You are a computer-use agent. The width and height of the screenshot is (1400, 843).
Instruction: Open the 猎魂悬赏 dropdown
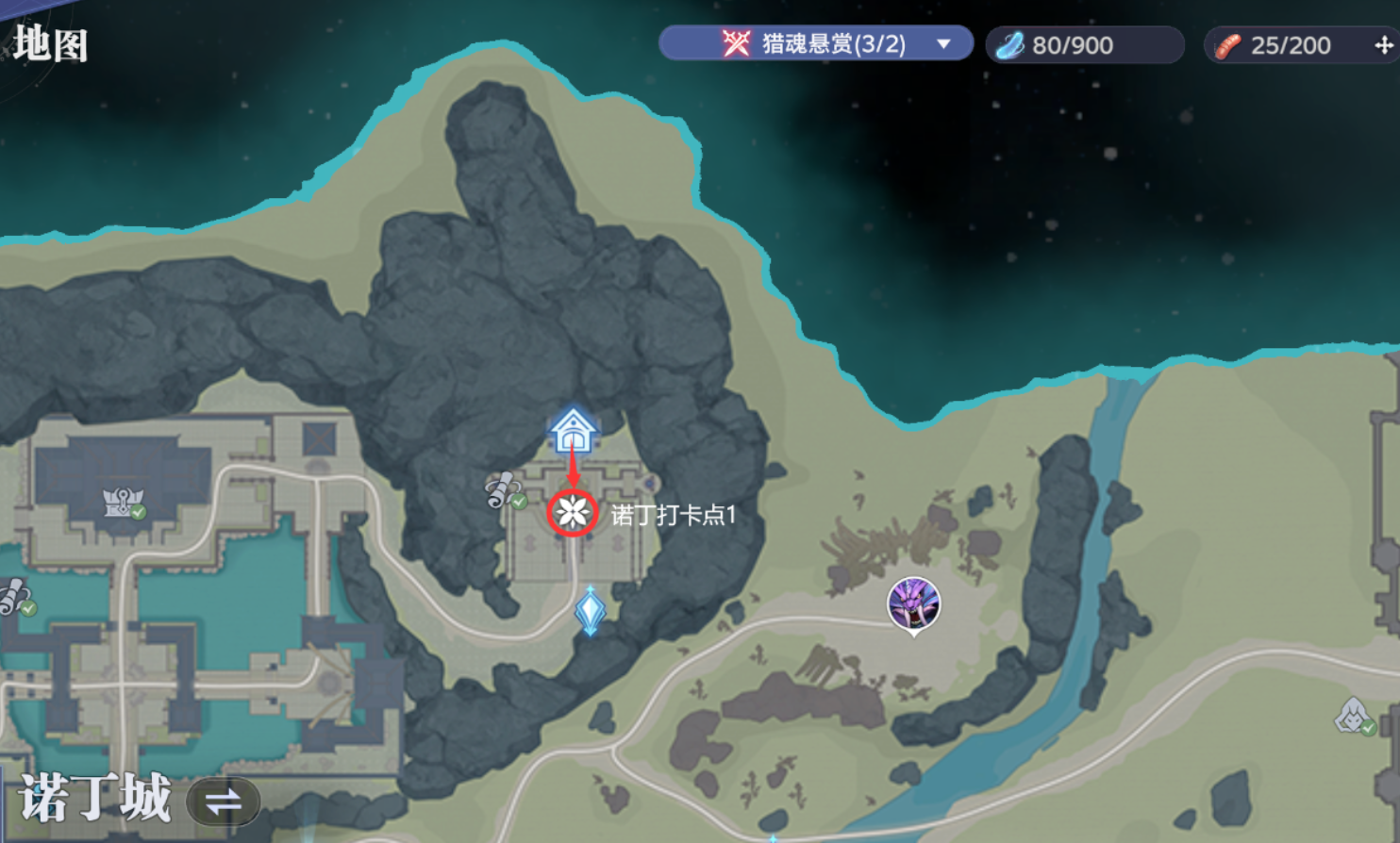click(942, 44)
